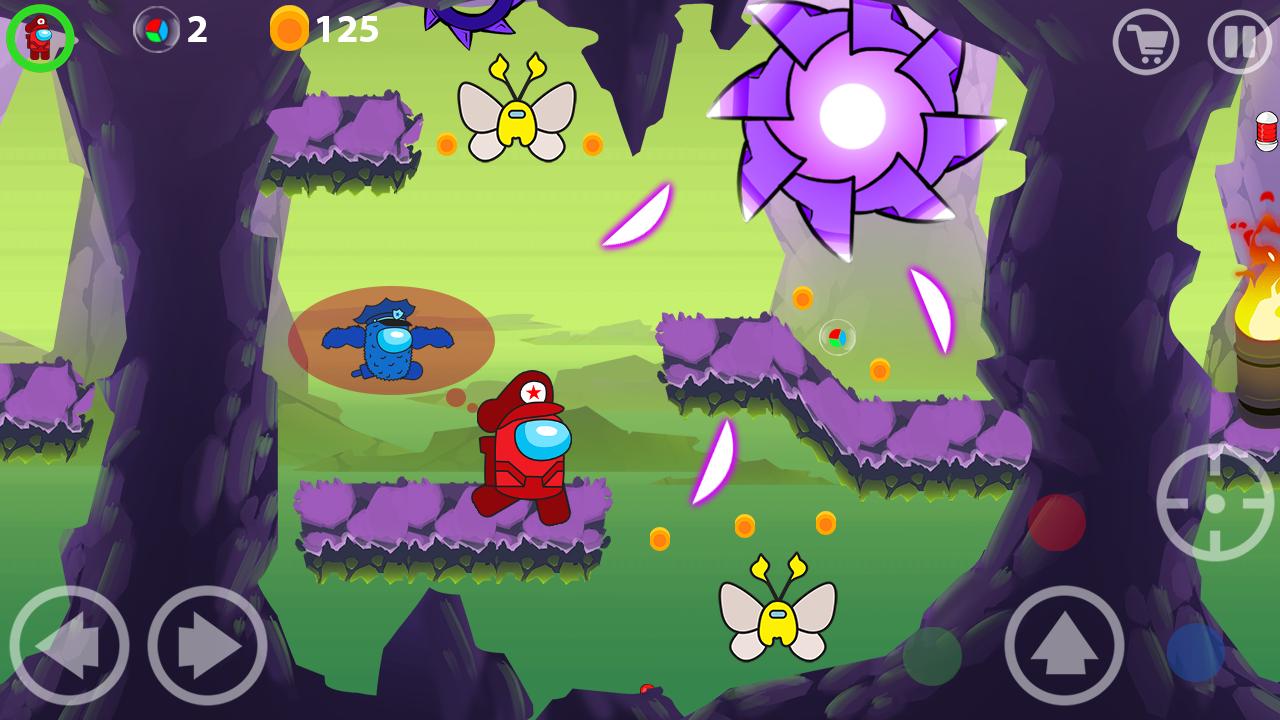
Task: Select the red crewmate character portrait
Action: [40, 38]
